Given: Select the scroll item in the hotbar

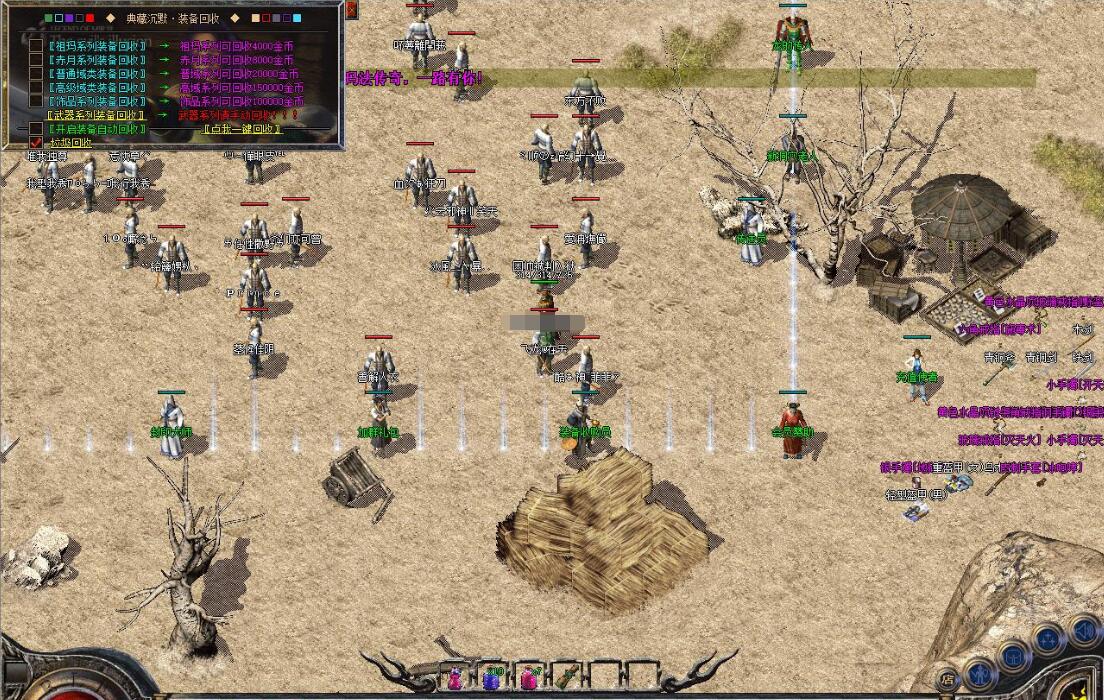Looking at the screenshot, I should pyautogui.click(x=566, y=677).
